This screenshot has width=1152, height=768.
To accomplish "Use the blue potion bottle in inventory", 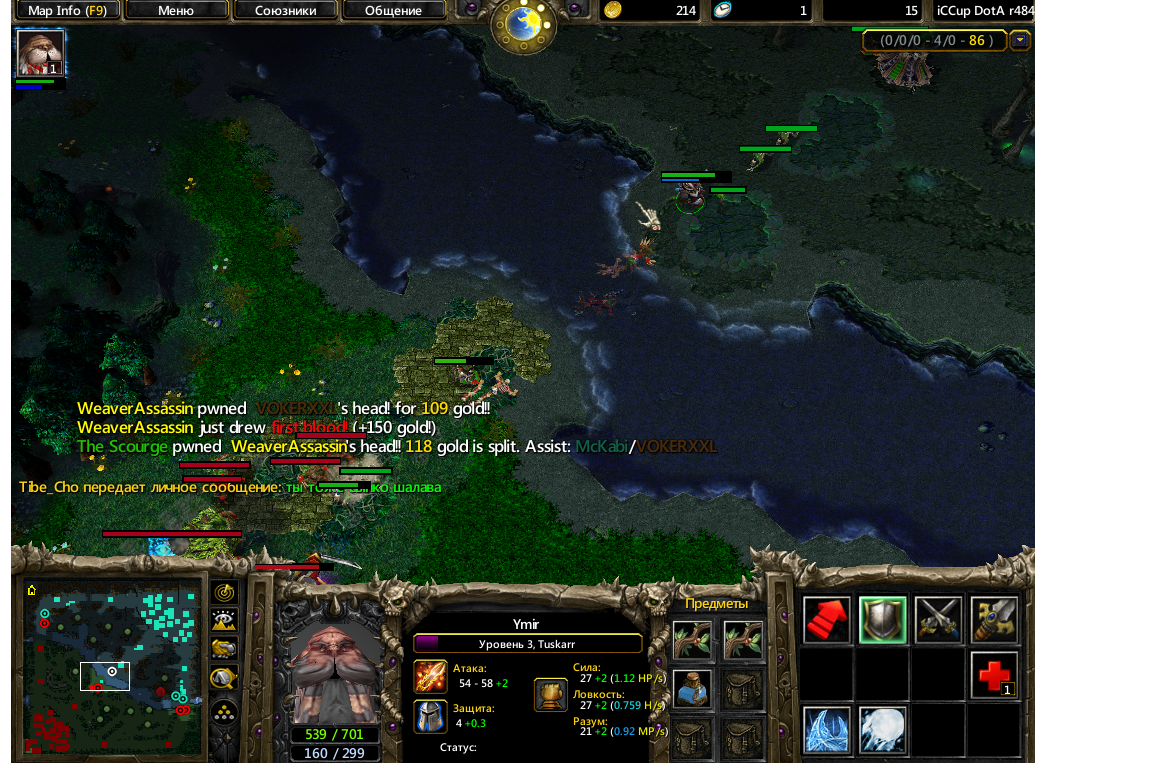I will click(x=692, y=689).
